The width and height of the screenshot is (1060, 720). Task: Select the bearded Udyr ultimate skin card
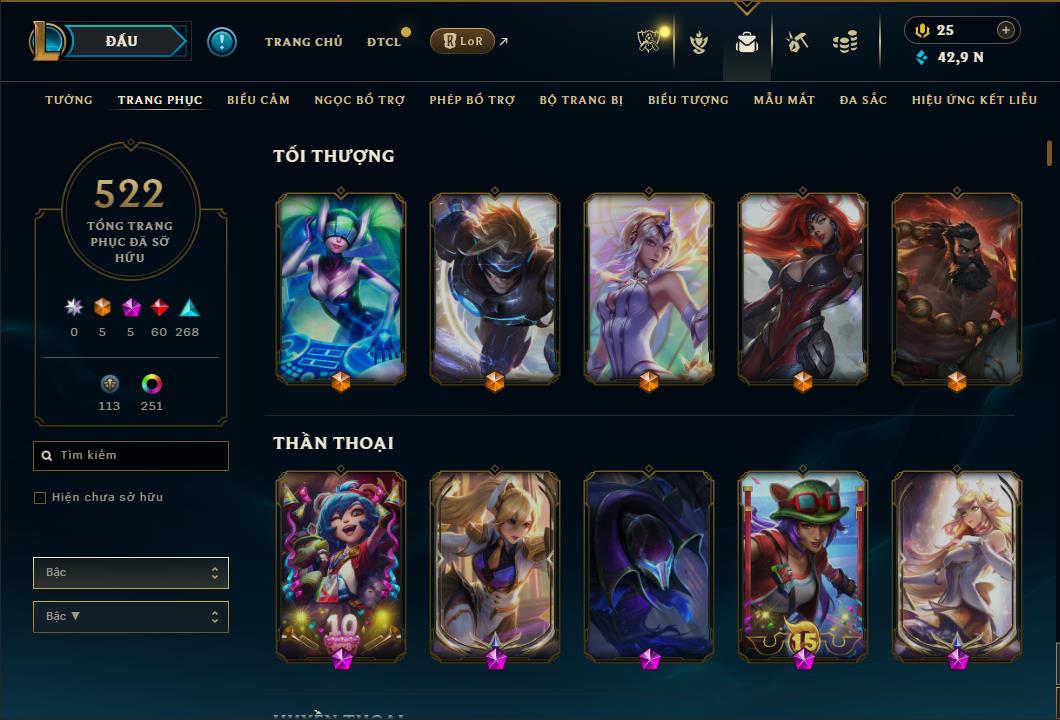[x=957, y=288]
